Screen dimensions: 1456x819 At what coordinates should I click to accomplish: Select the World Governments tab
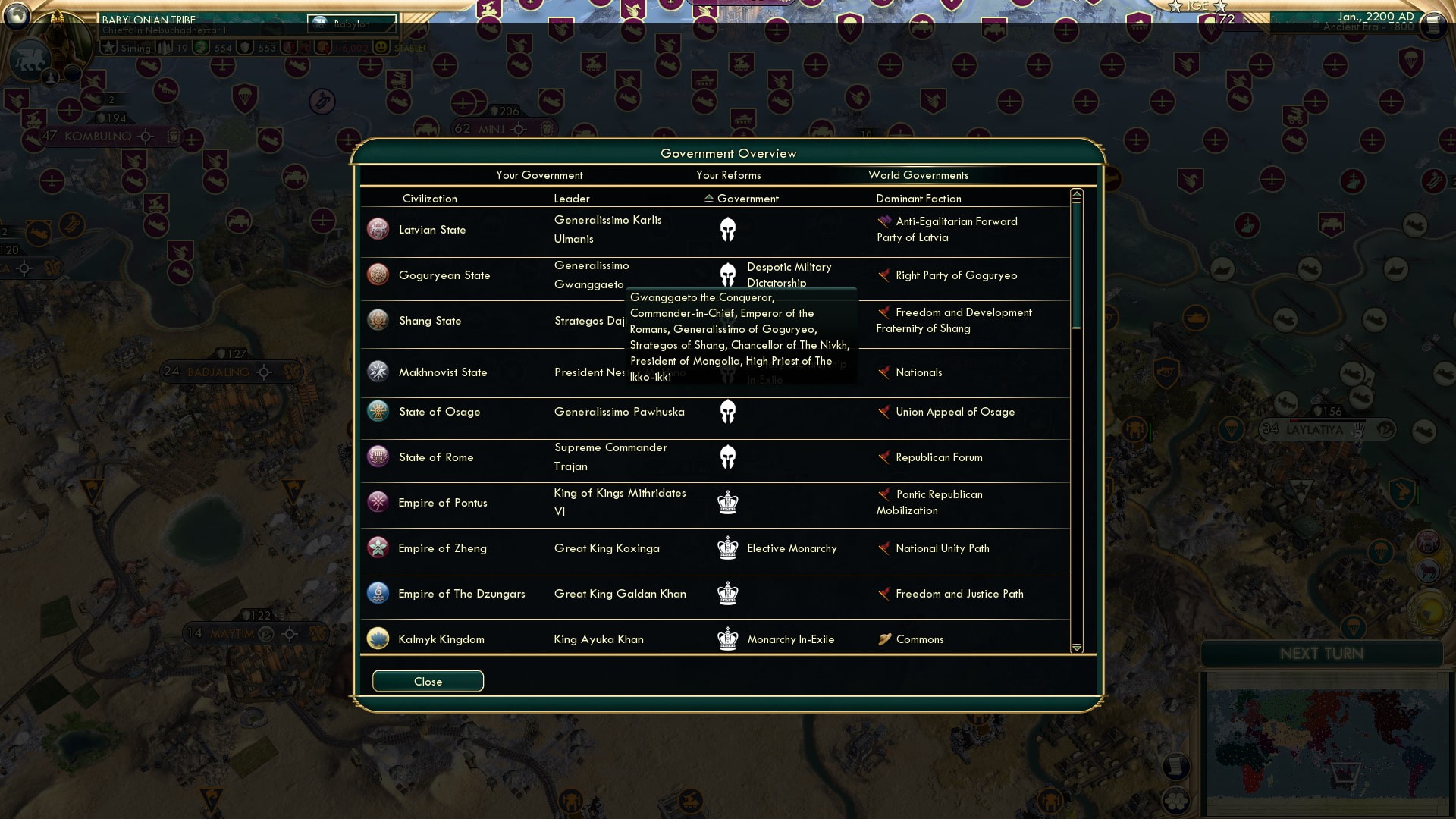(918, 175)
